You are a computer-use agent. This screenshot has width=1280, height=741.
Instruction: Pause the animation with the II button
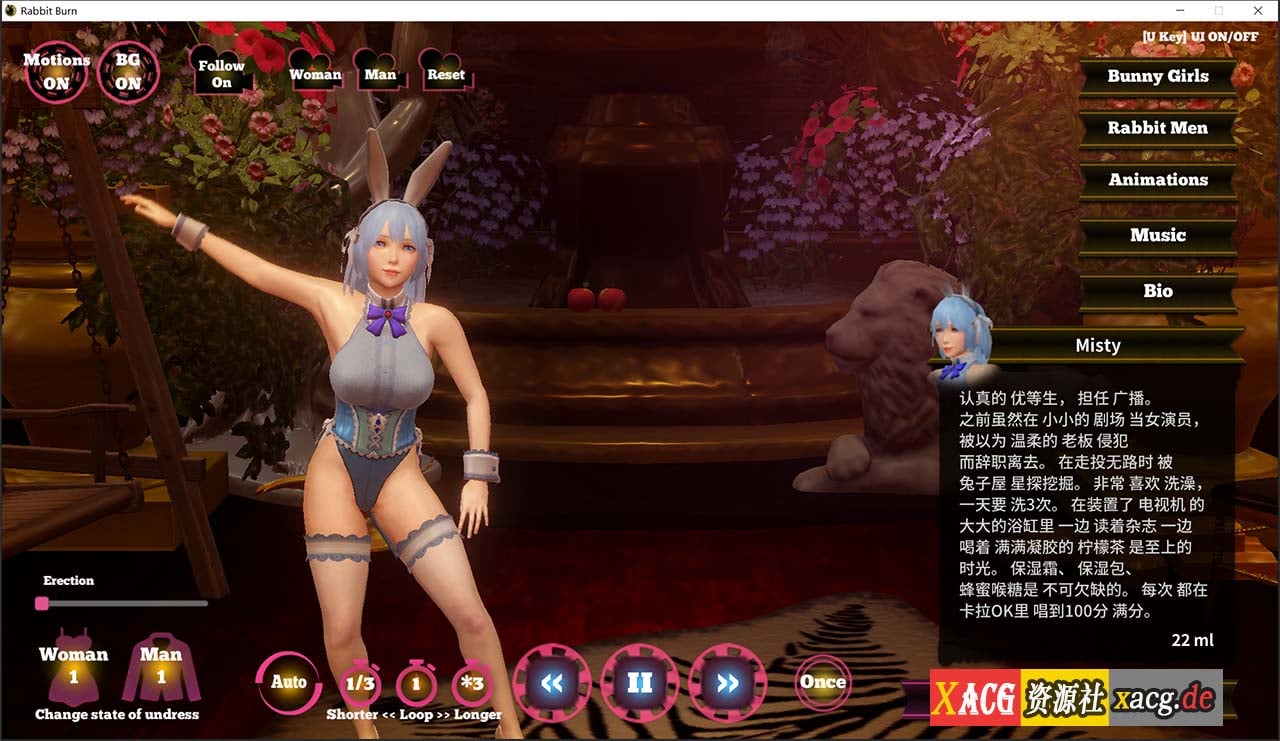click(x=641, y=683)
